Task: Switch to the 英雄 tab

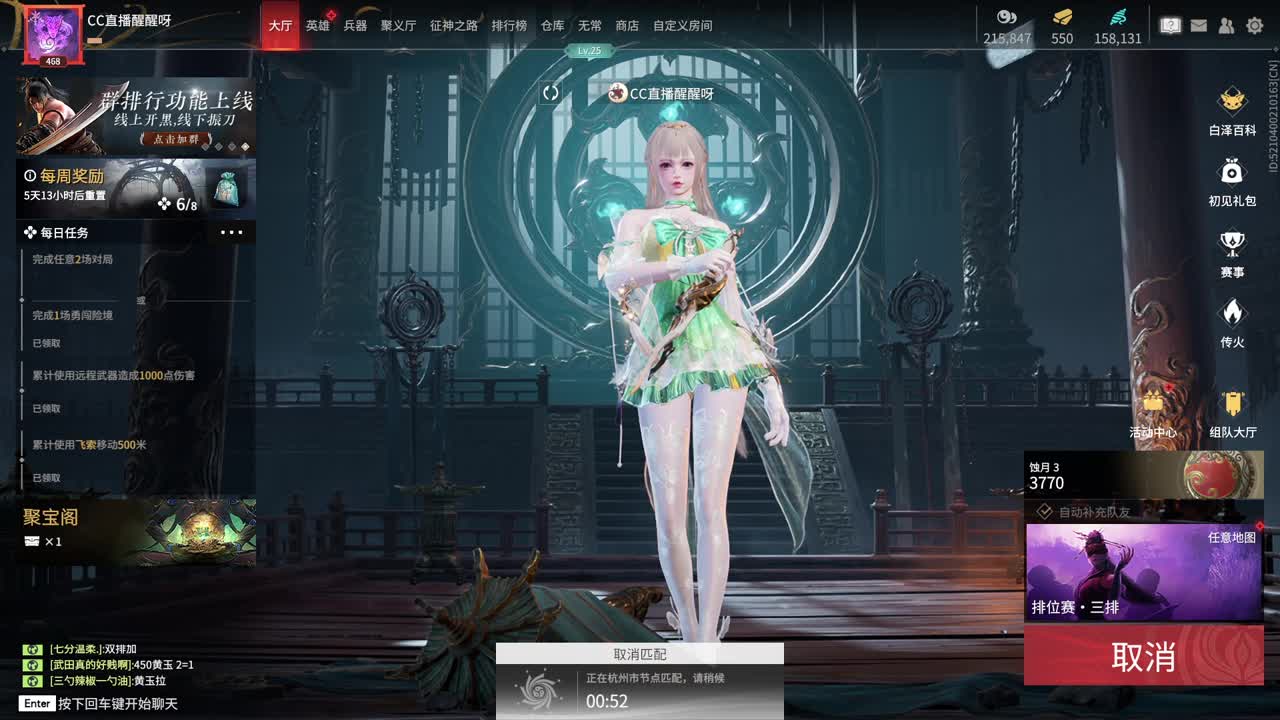Action: pos(317,26)
